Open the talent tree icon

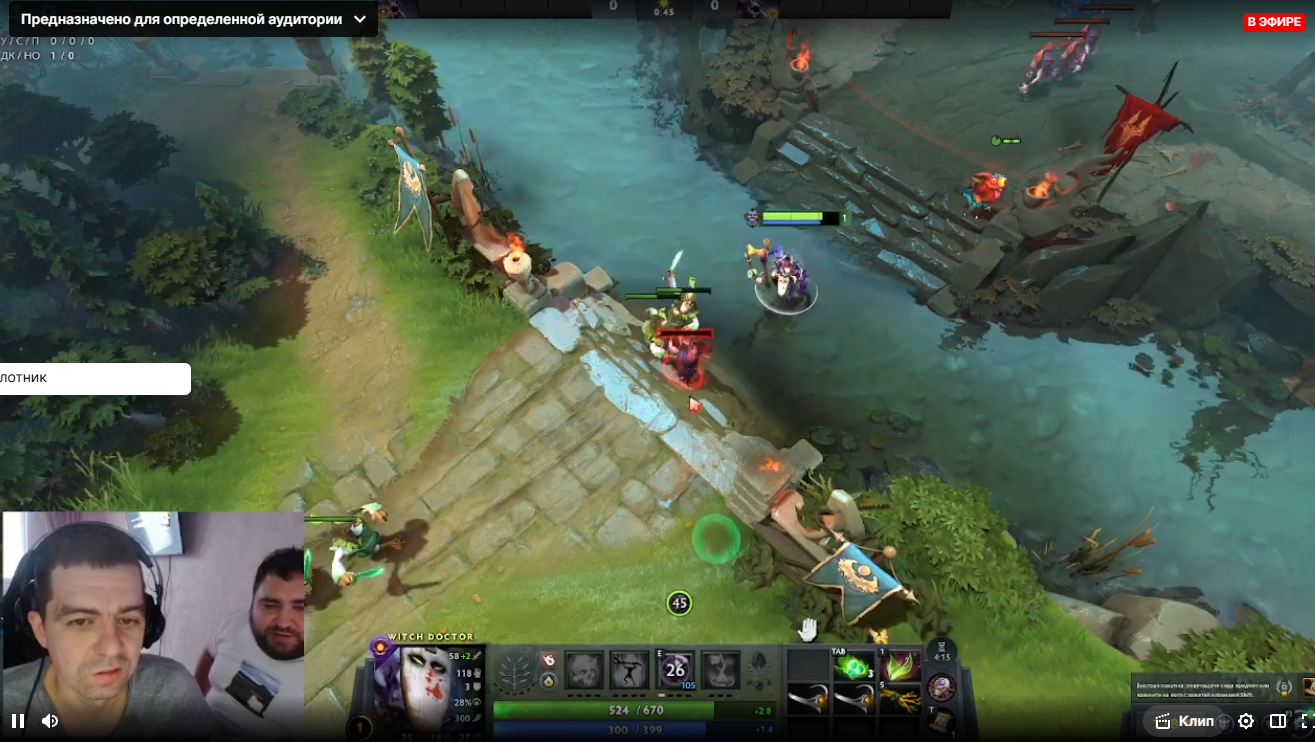point(516,671)
